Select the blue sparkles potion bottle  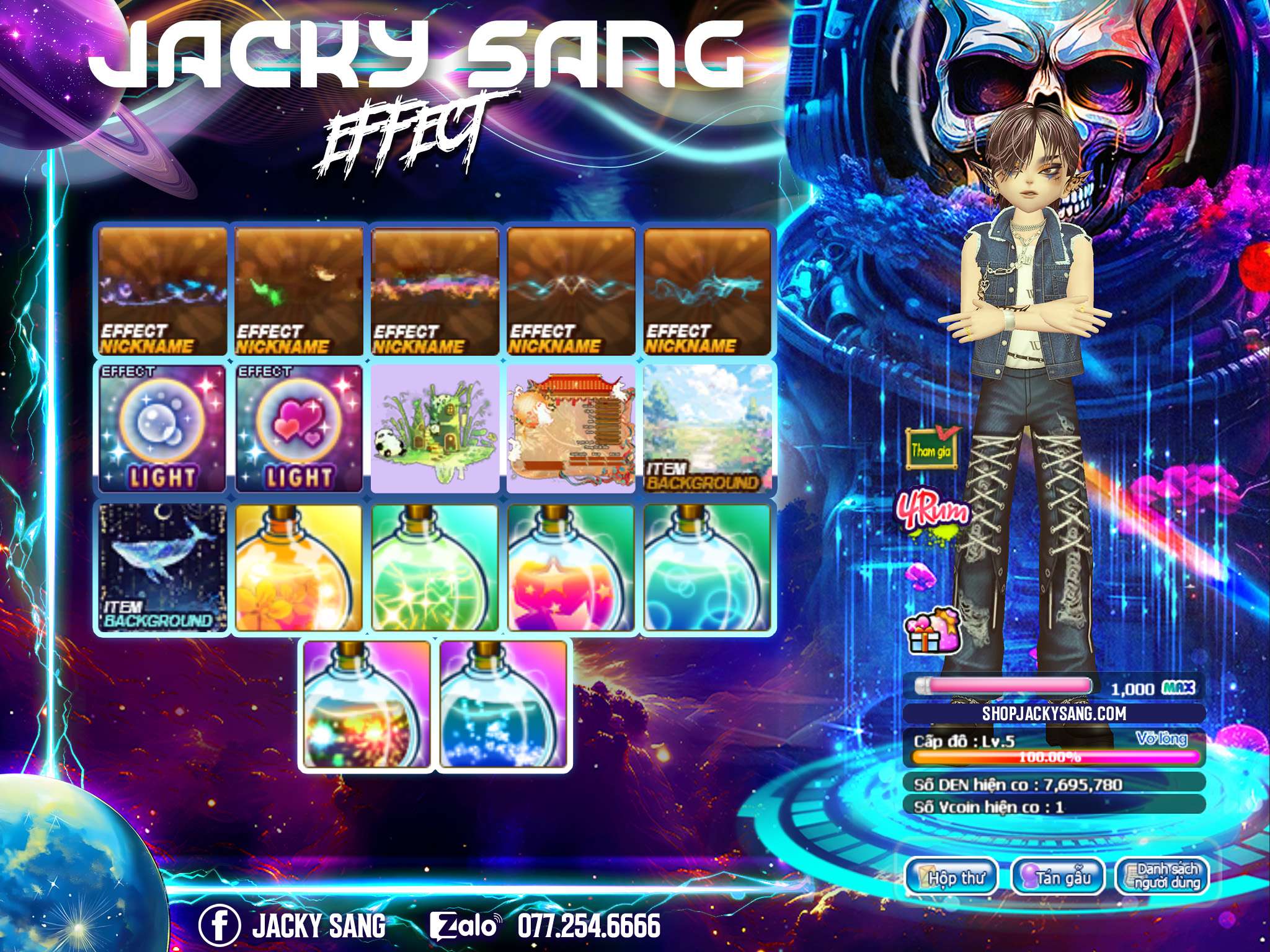tap(504, 705)
